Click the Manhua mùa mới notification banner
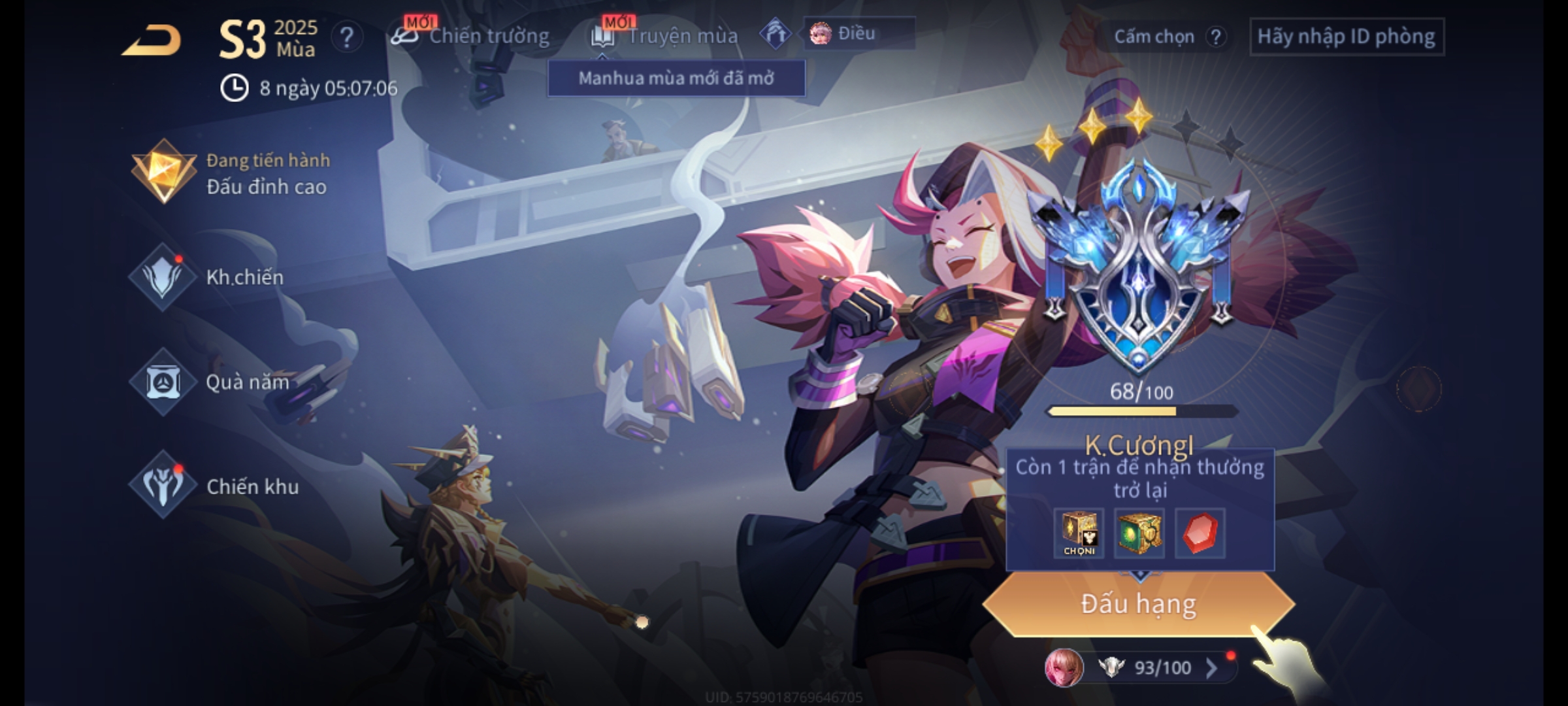This screenshot has height=706, width=1568. click(676, 78)
